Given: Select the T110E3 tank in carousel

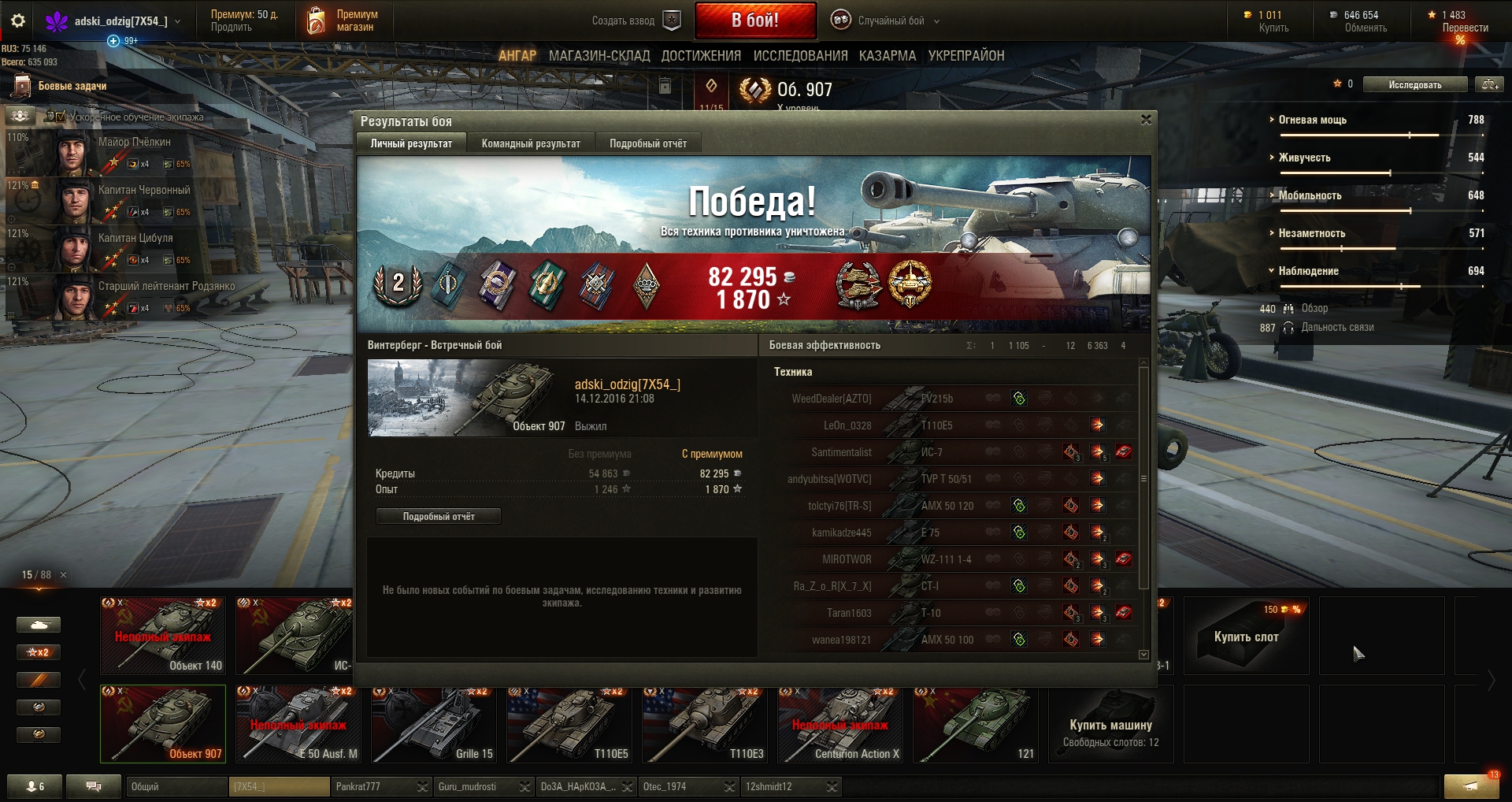Looking at the screenshot, I should pyautogui.click(x=705, y=725).
